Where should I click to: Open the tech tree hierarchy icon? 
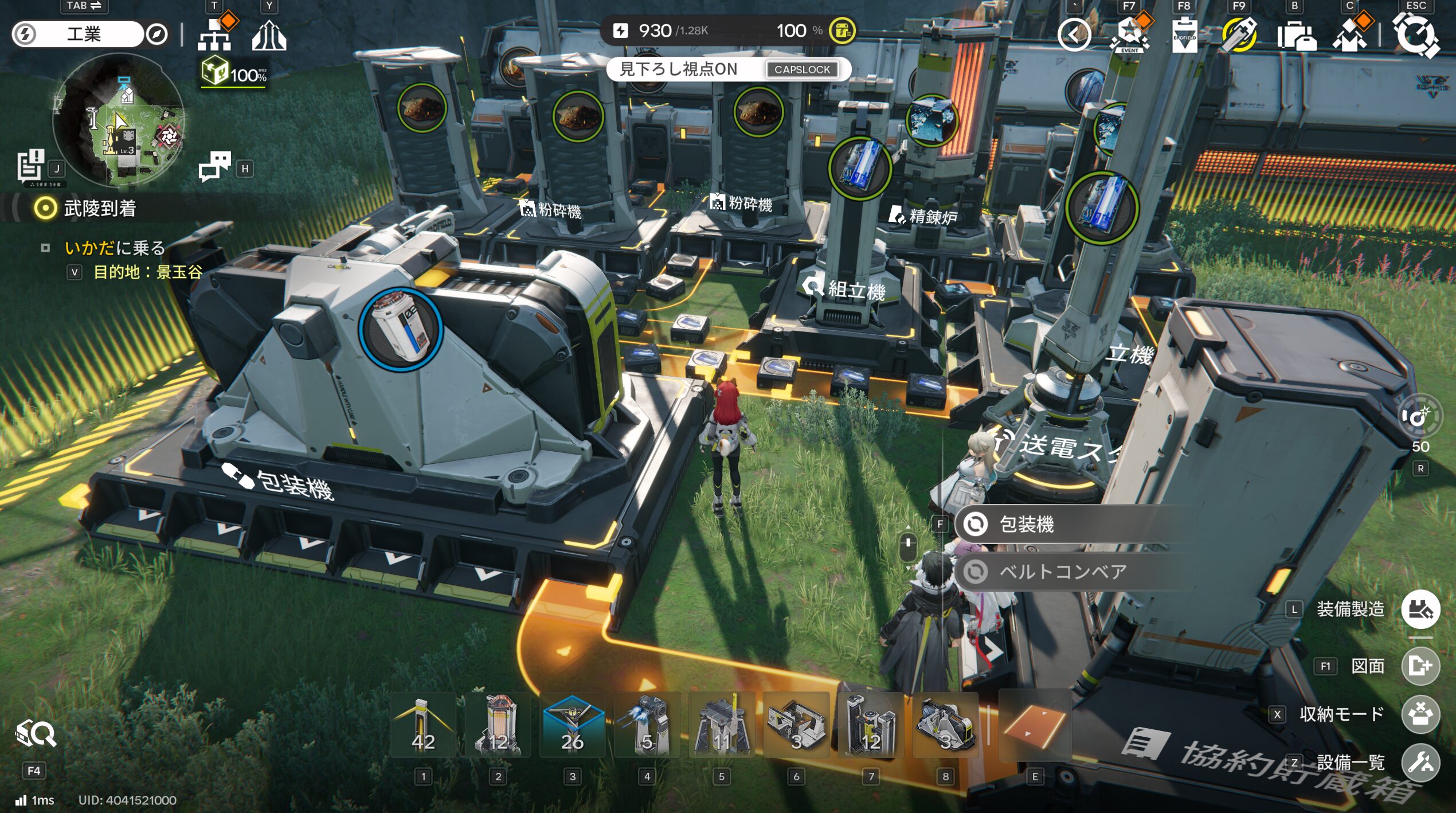point(216,34)
